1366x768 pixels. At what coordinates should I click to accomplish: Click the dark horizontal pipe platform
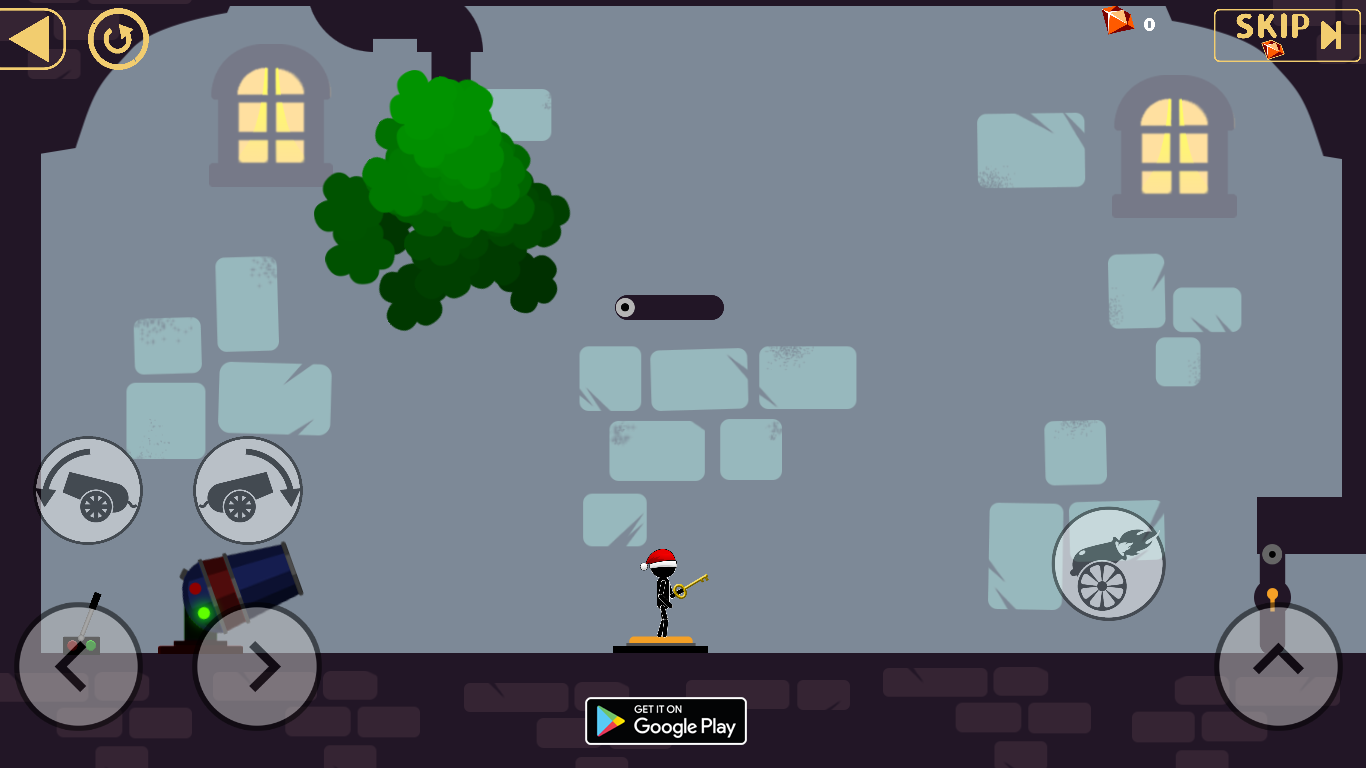point(668,307)
